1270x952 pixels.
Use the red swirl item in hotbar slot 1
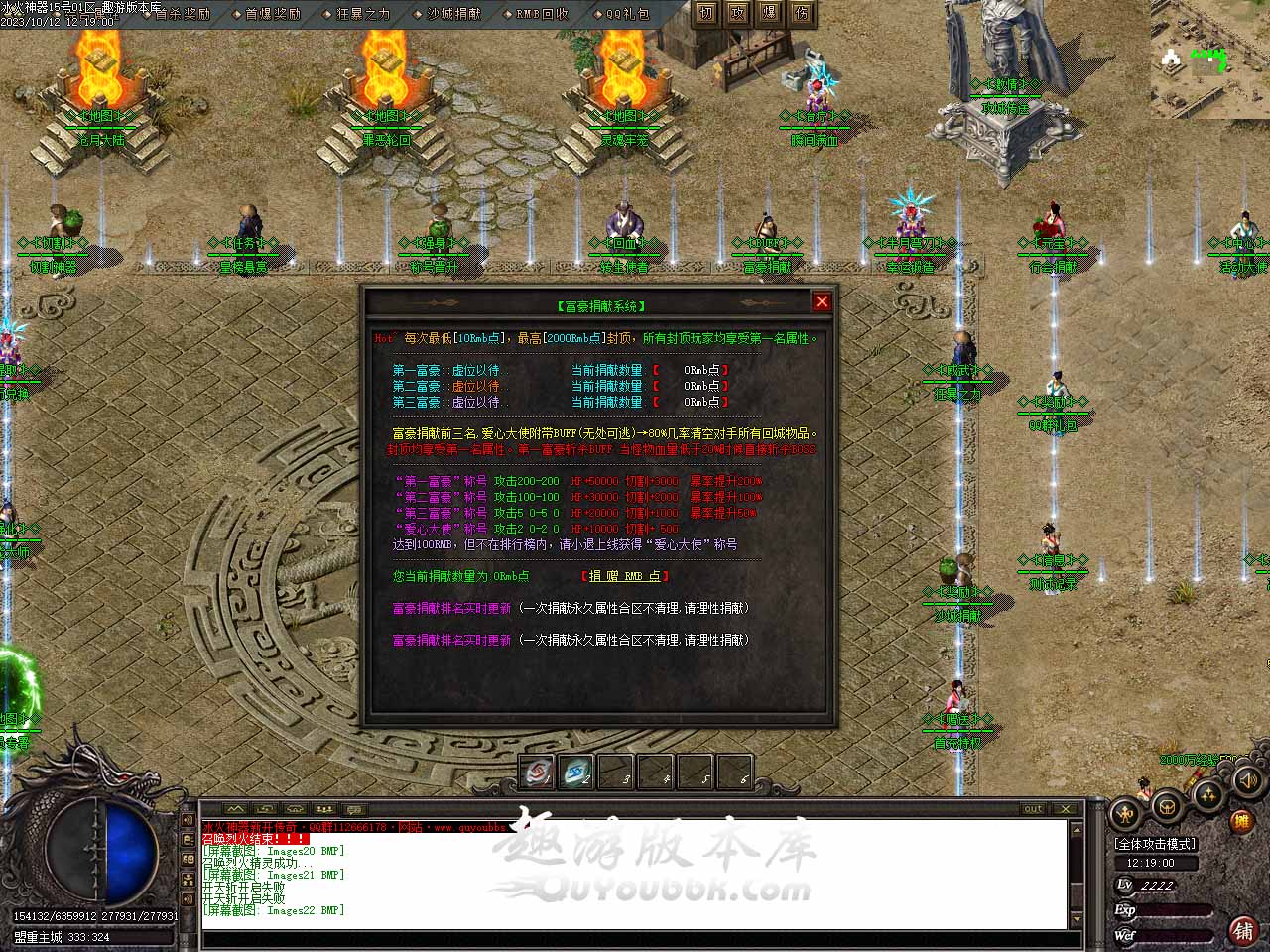pyautogui.click(x=537, y=773)
